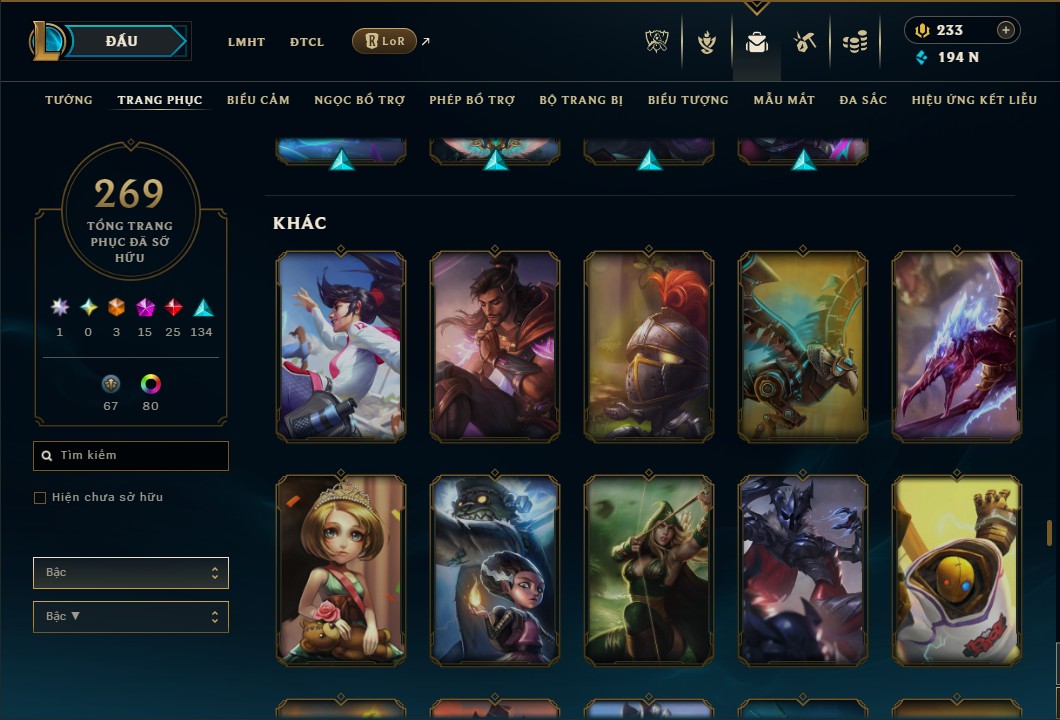
Task: Show the BỘ TRANG BỊ tab
Action: (581, 100)
